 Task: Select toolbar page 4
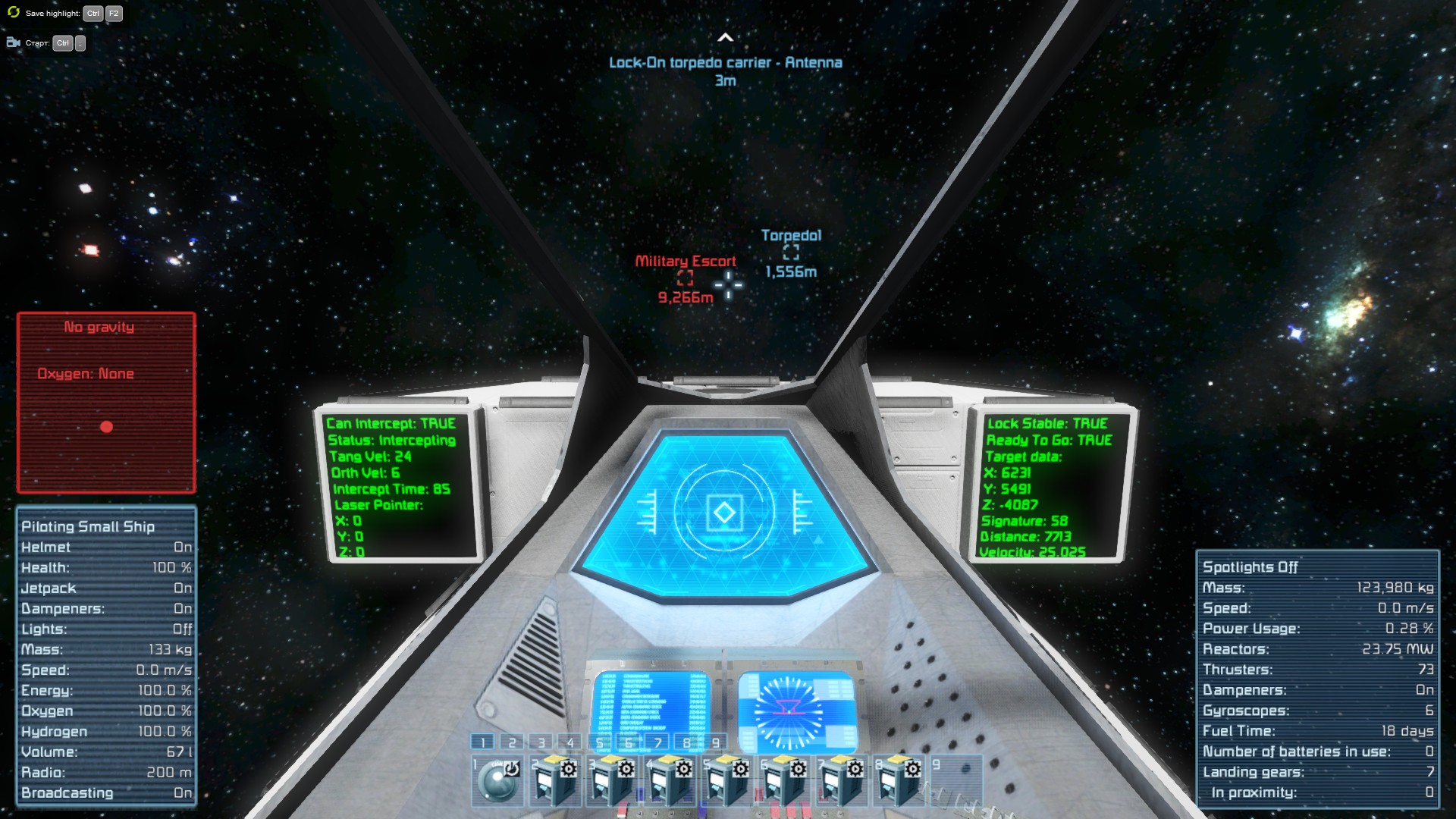tap(570, 742)
